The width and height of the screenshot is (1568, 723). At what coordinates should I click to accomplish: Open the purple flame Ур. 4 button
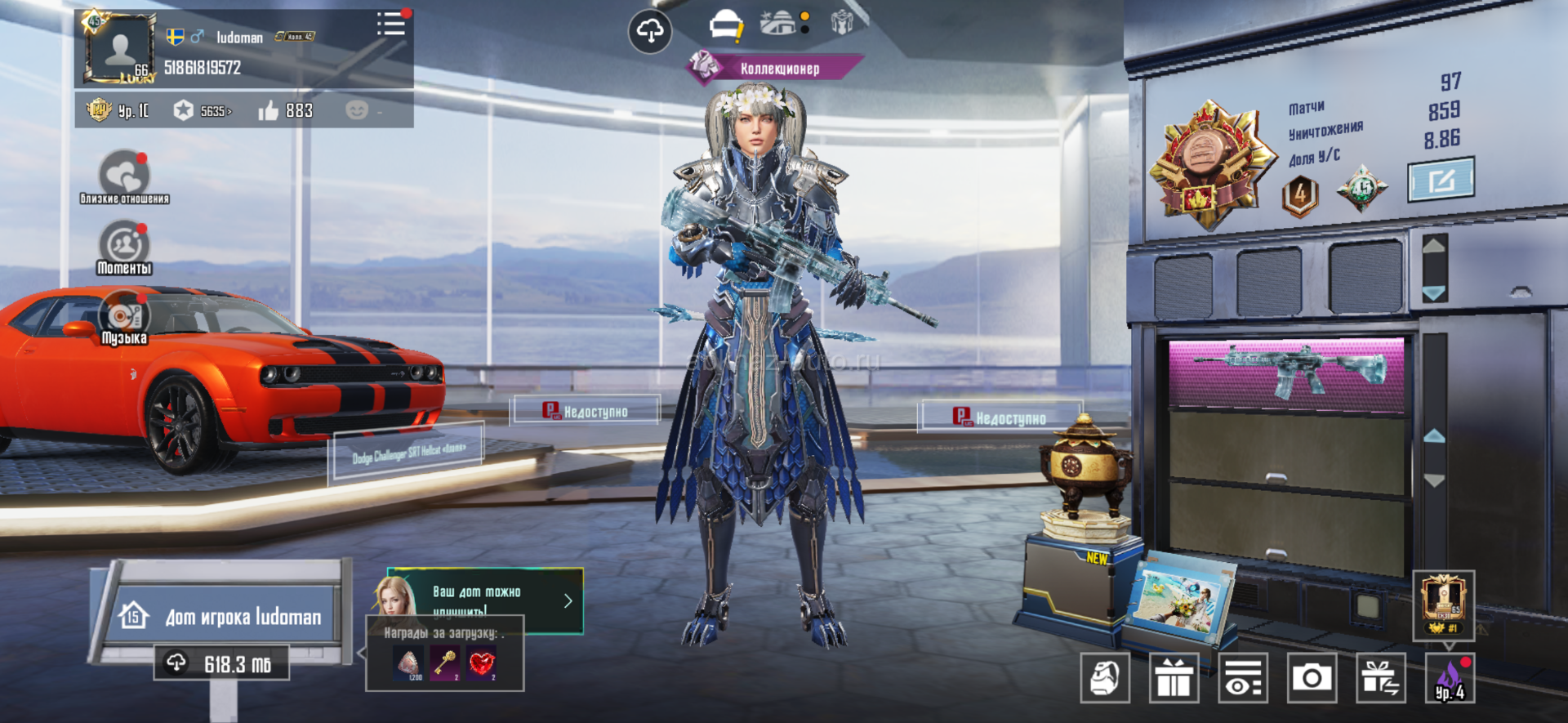pos(1450,678)
